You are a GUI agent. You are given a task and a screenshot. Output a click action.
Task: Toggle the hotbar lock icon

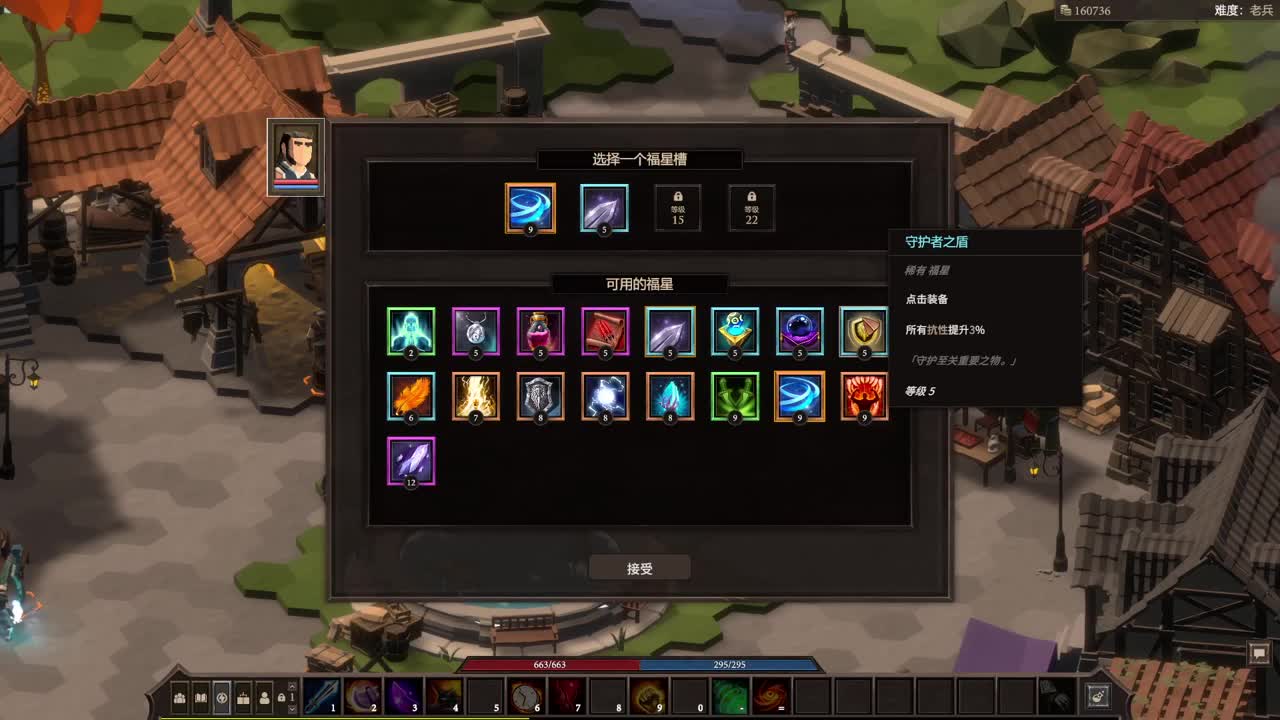click(x=283, y=700)
